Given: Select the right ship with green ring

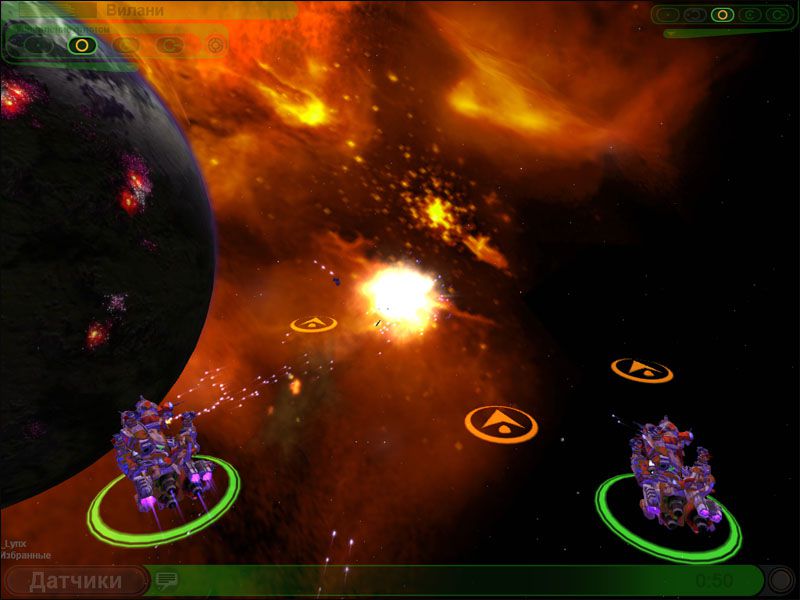Looking at the screenshot, I should (670, 473).
